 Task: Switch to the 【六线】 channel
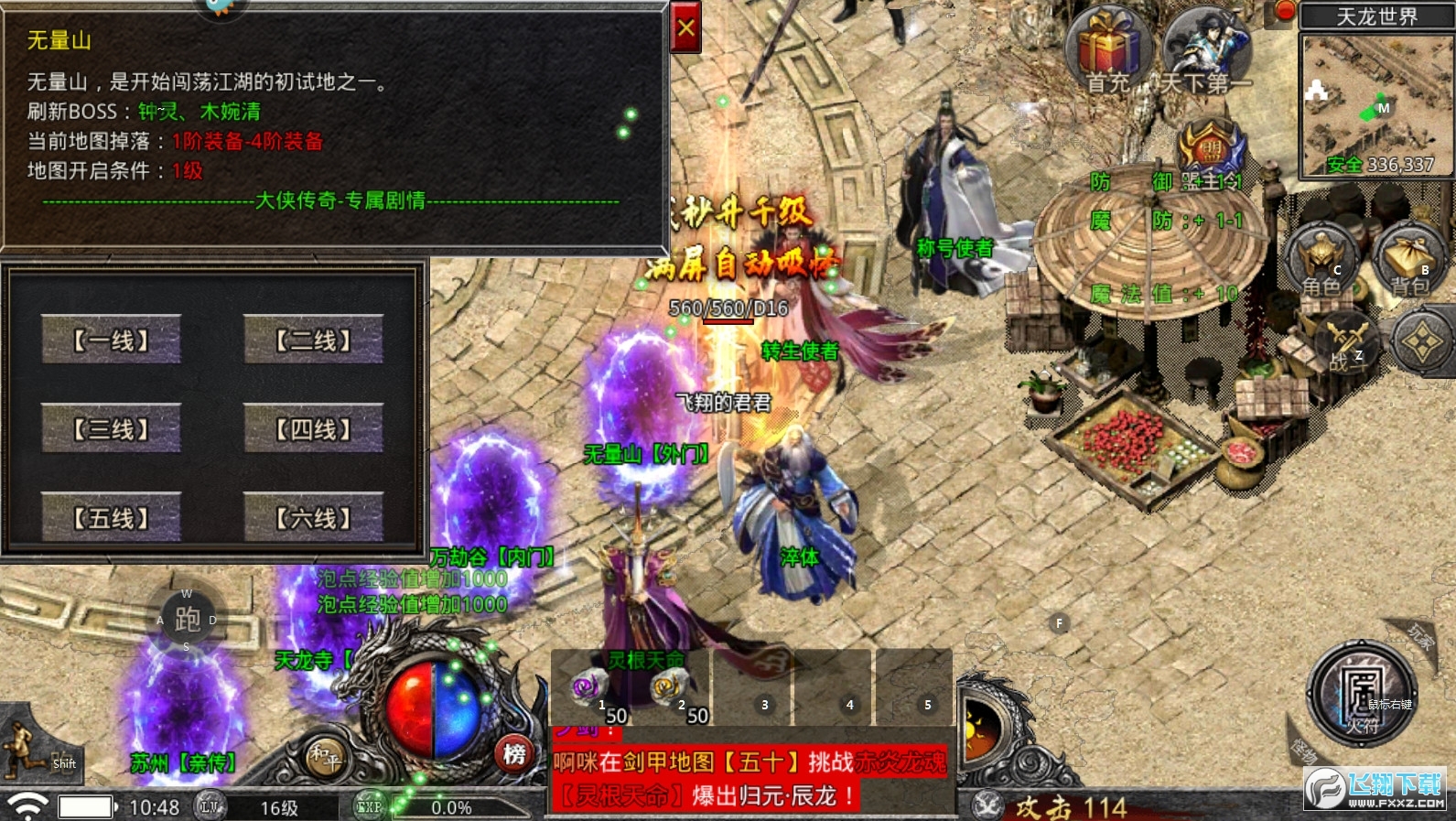(313, 517)
